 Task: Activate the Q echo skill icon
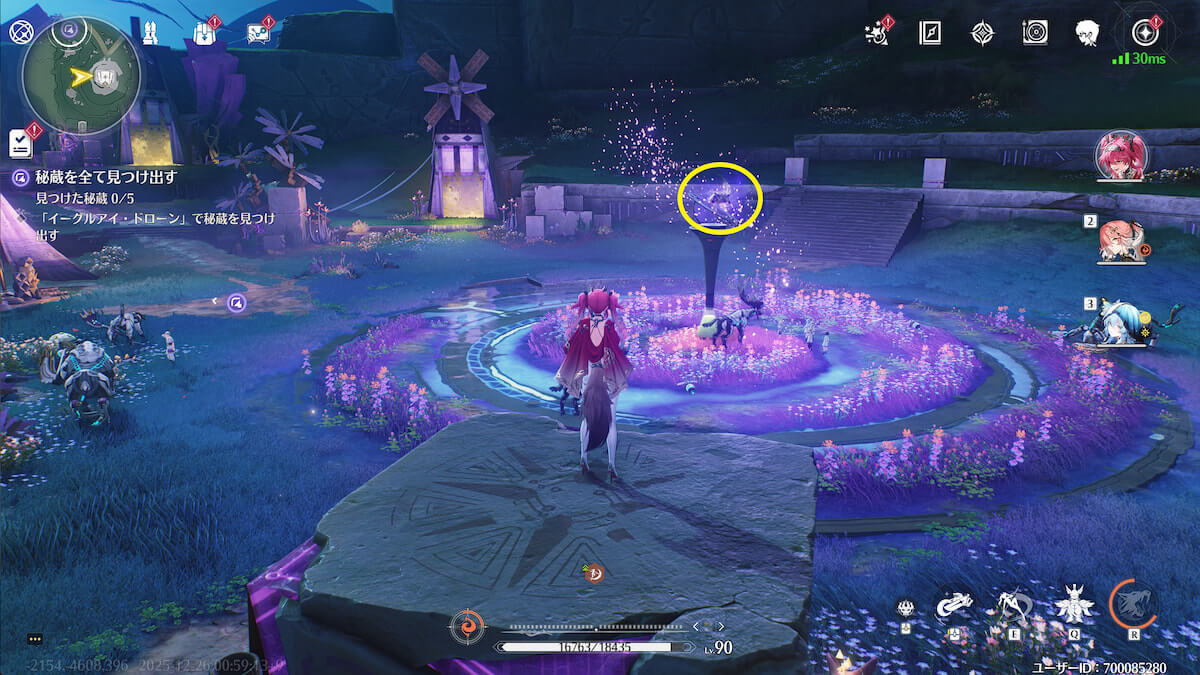point(1071,605)
